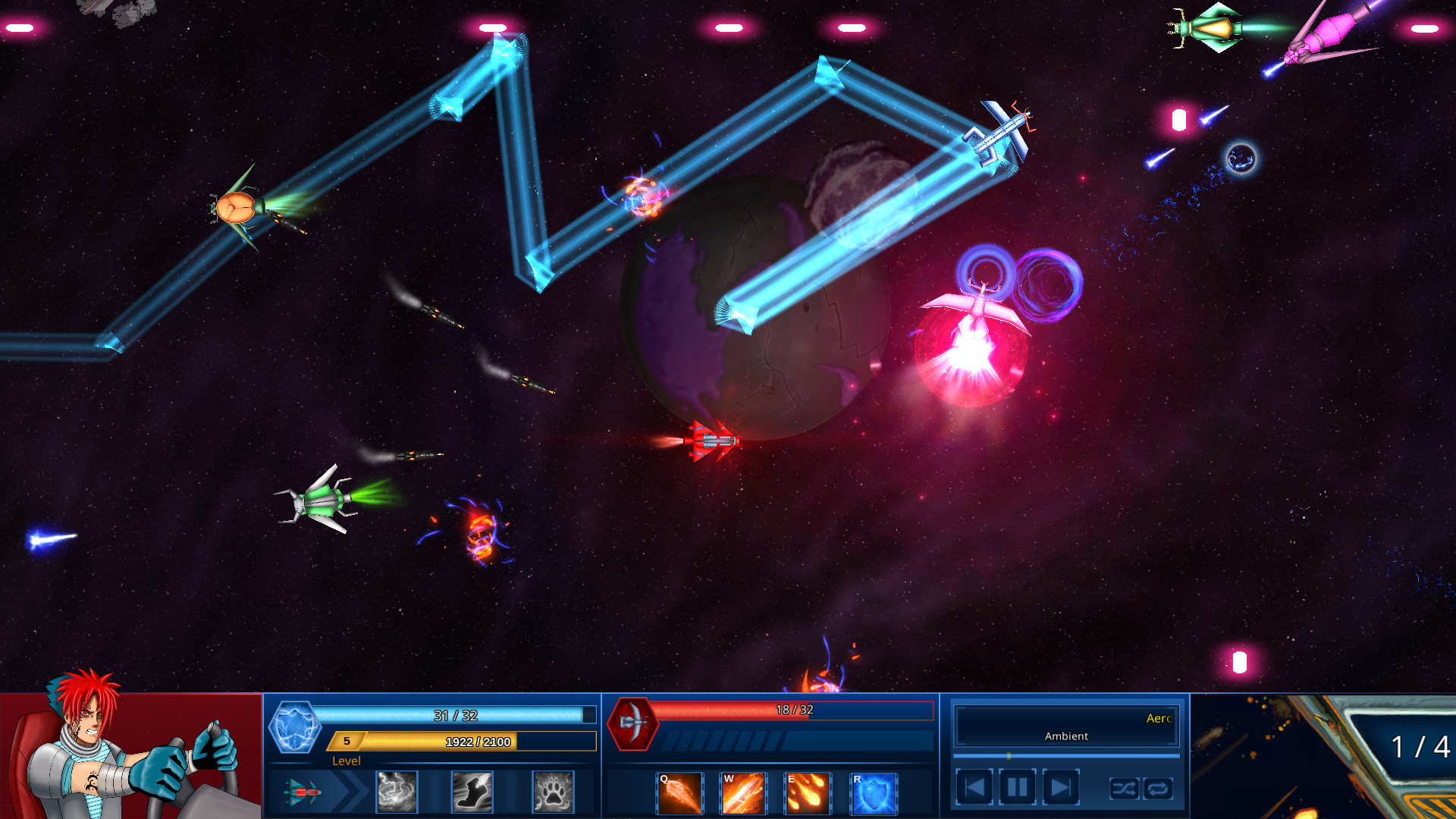
Task: Select the paw claw passive skill icon
Action: (x=548, y=792)
